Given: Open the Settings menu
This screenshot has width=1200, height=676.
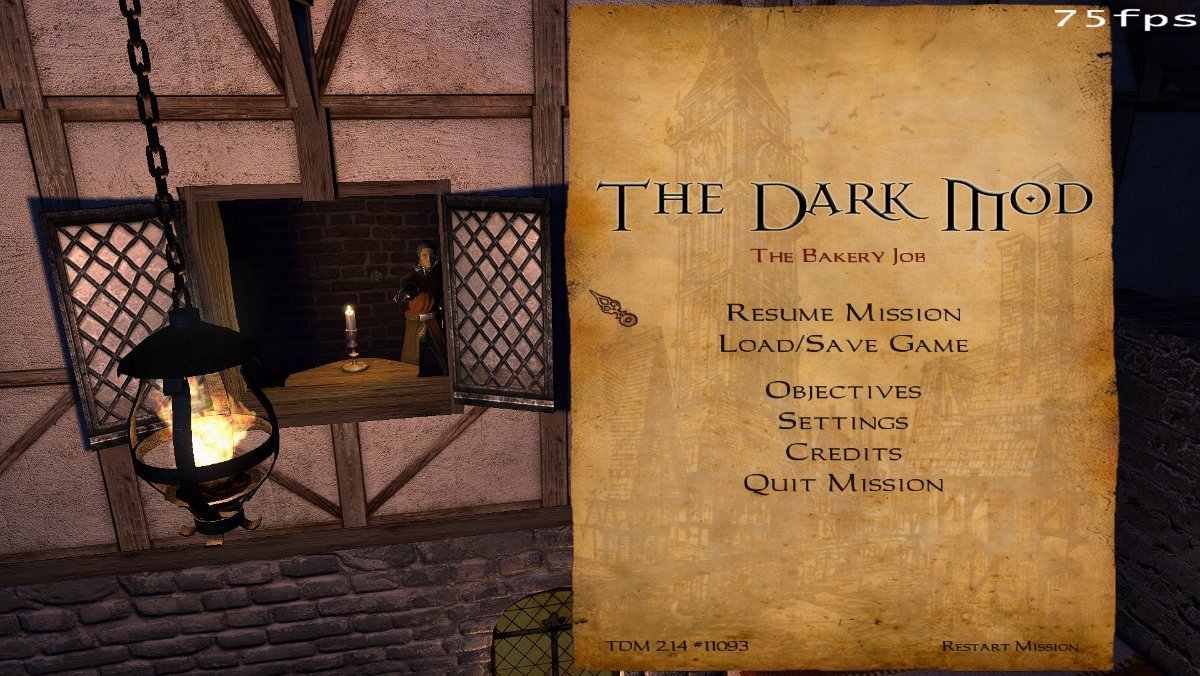Looking at the screenshot, I should (x=843, y=422).
